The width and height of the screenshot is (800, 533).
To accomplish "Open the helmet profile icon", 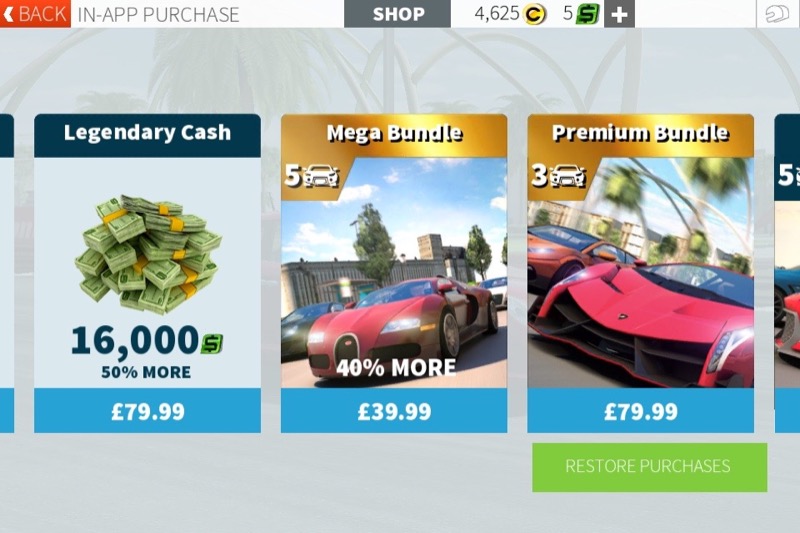I will [x=777, y=14].
